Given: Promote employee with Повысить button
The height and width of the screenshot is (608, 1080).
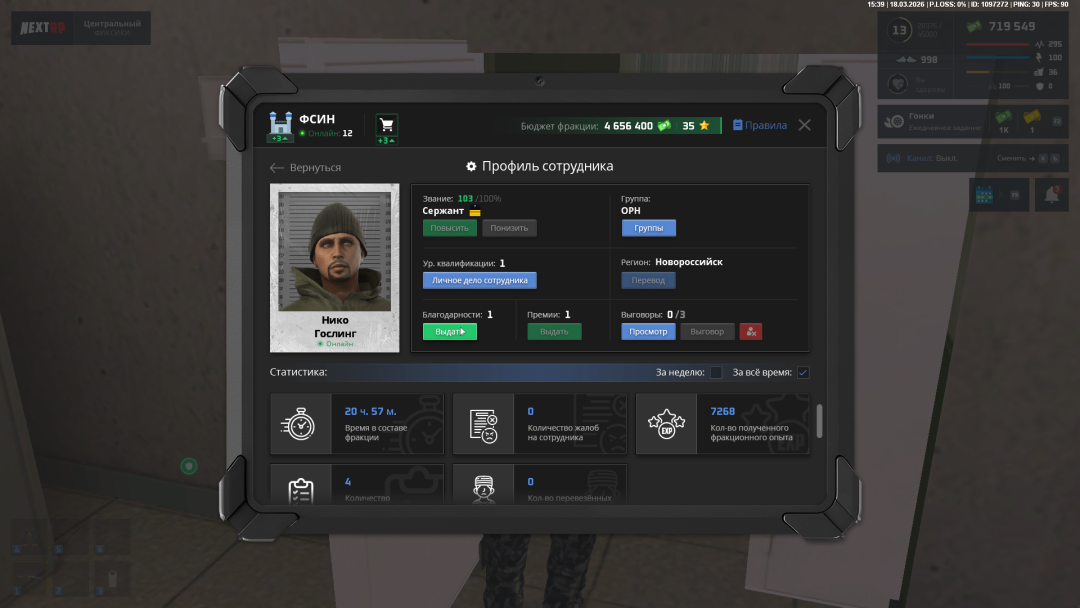Looking at the screenshot, I should [449, 228].
